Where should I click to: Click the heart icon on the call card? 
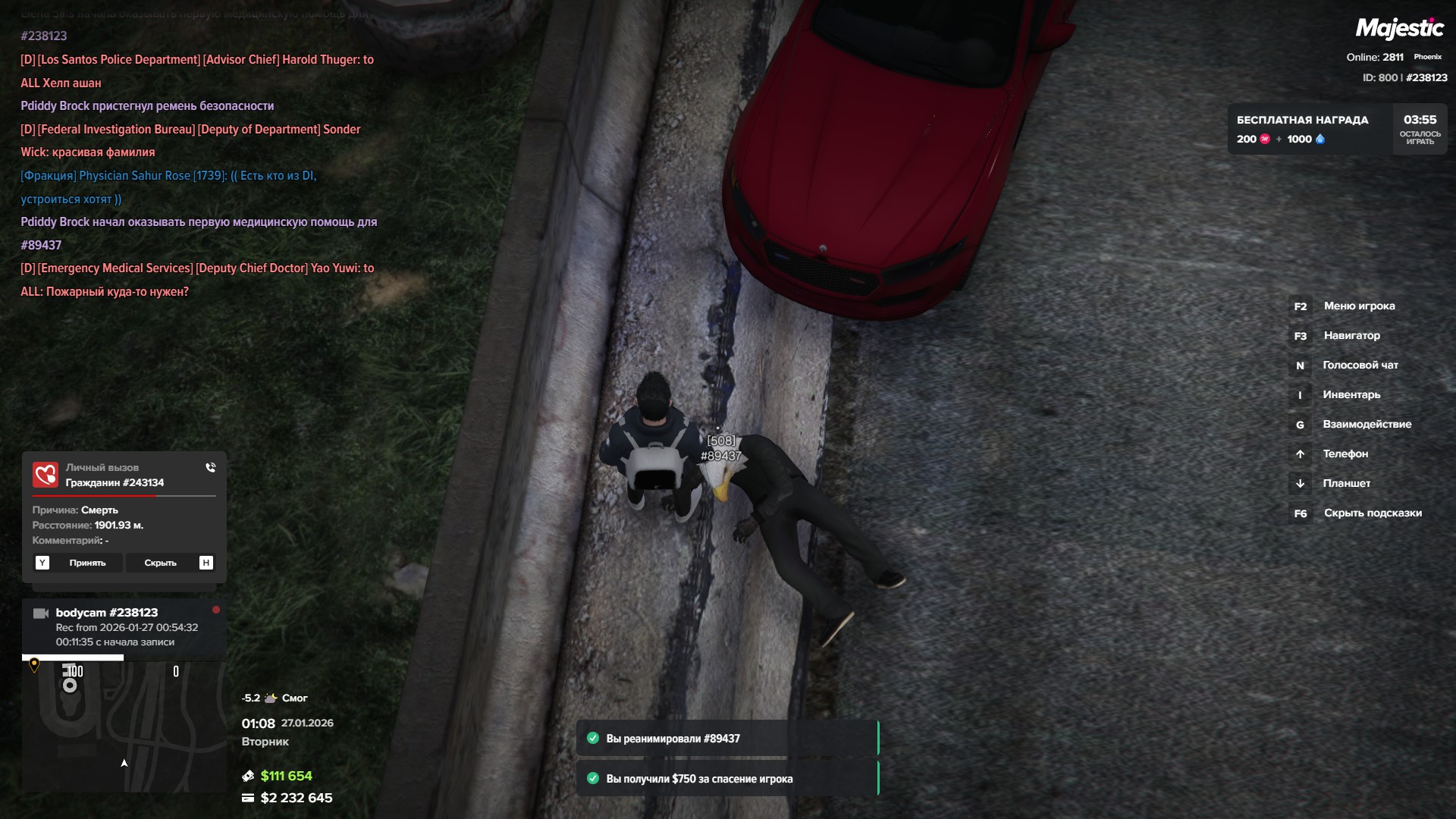[x=45, y=475]
